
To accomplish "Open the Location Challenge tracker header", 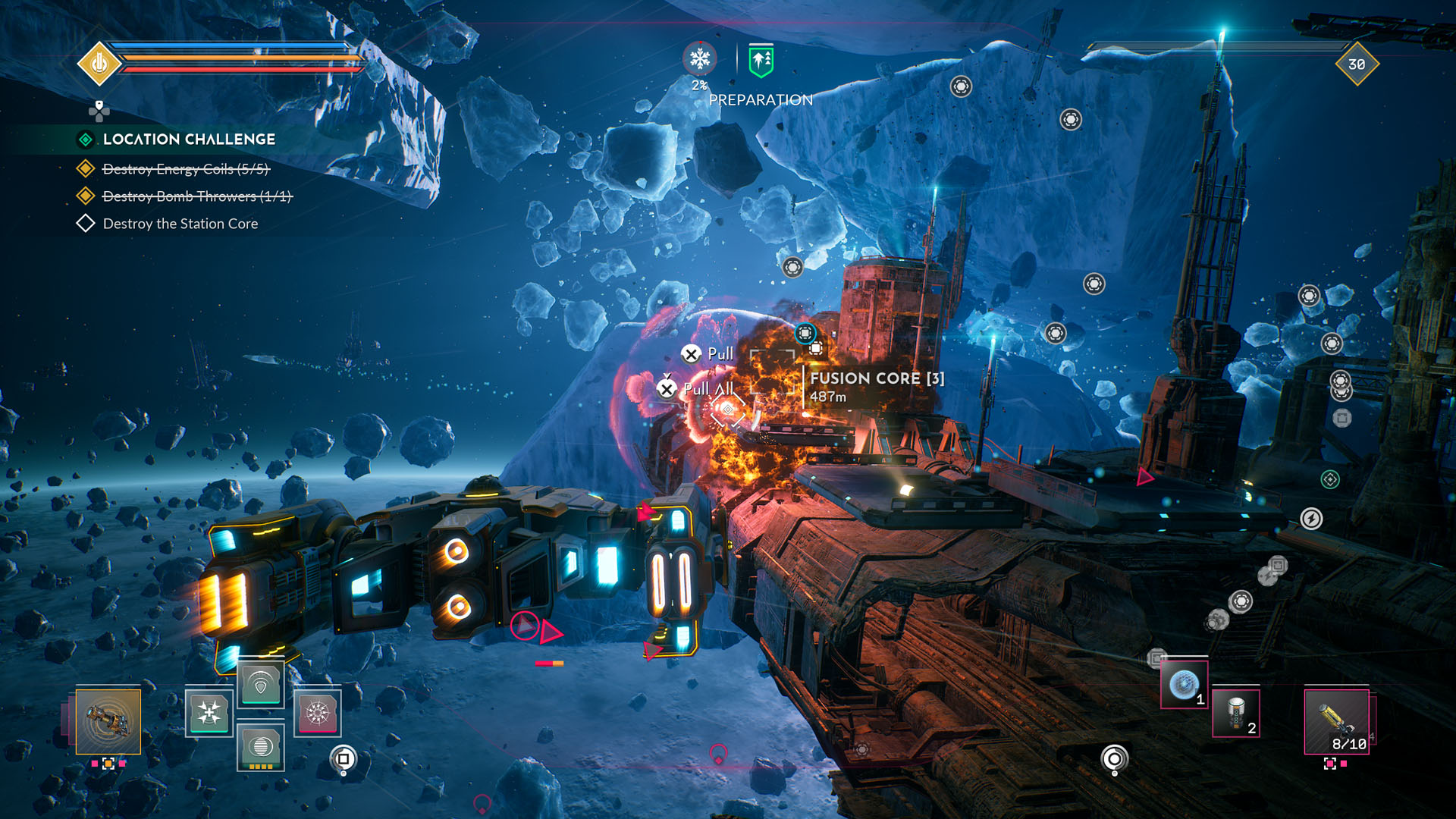I will pyautogui.click(x=189, y=140).
